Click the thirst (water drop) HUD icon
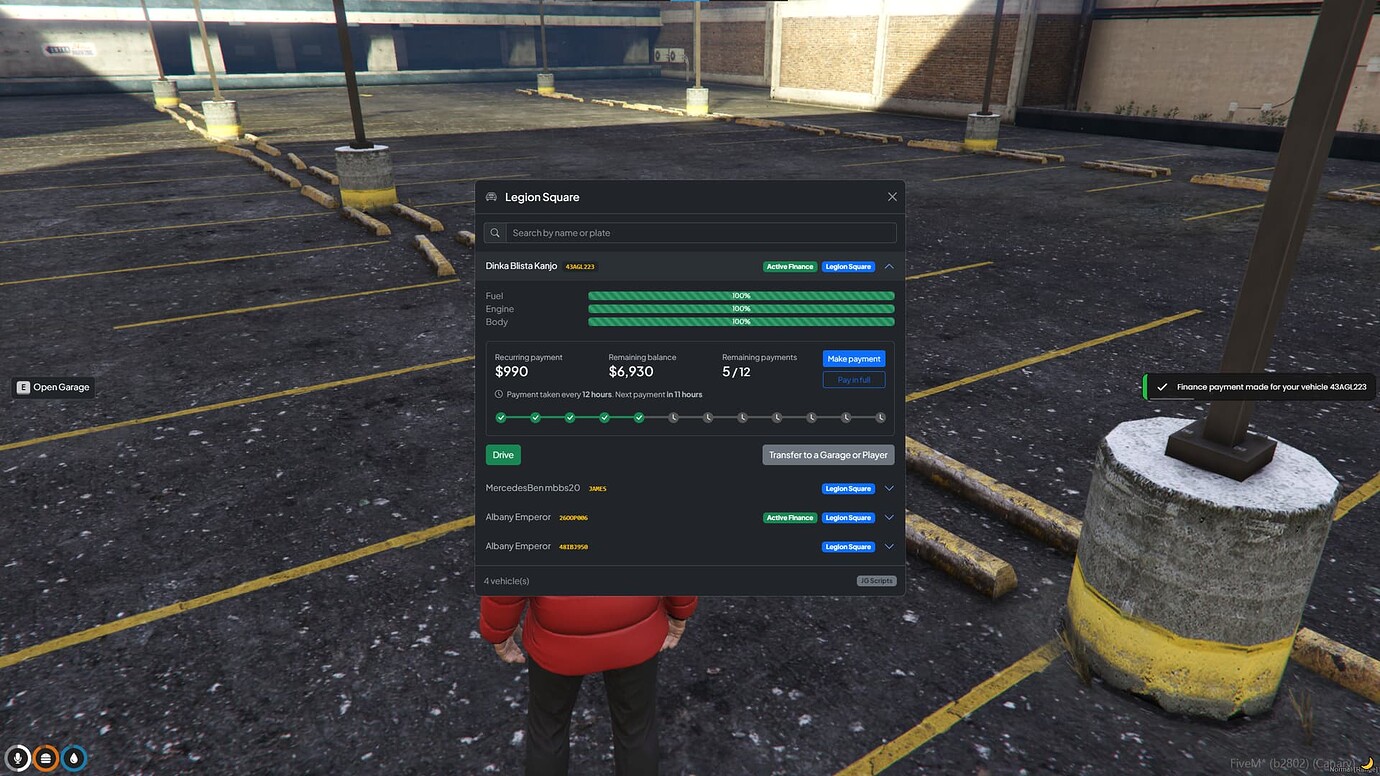The image size is (1380, 776). click(x=74, y=758)
